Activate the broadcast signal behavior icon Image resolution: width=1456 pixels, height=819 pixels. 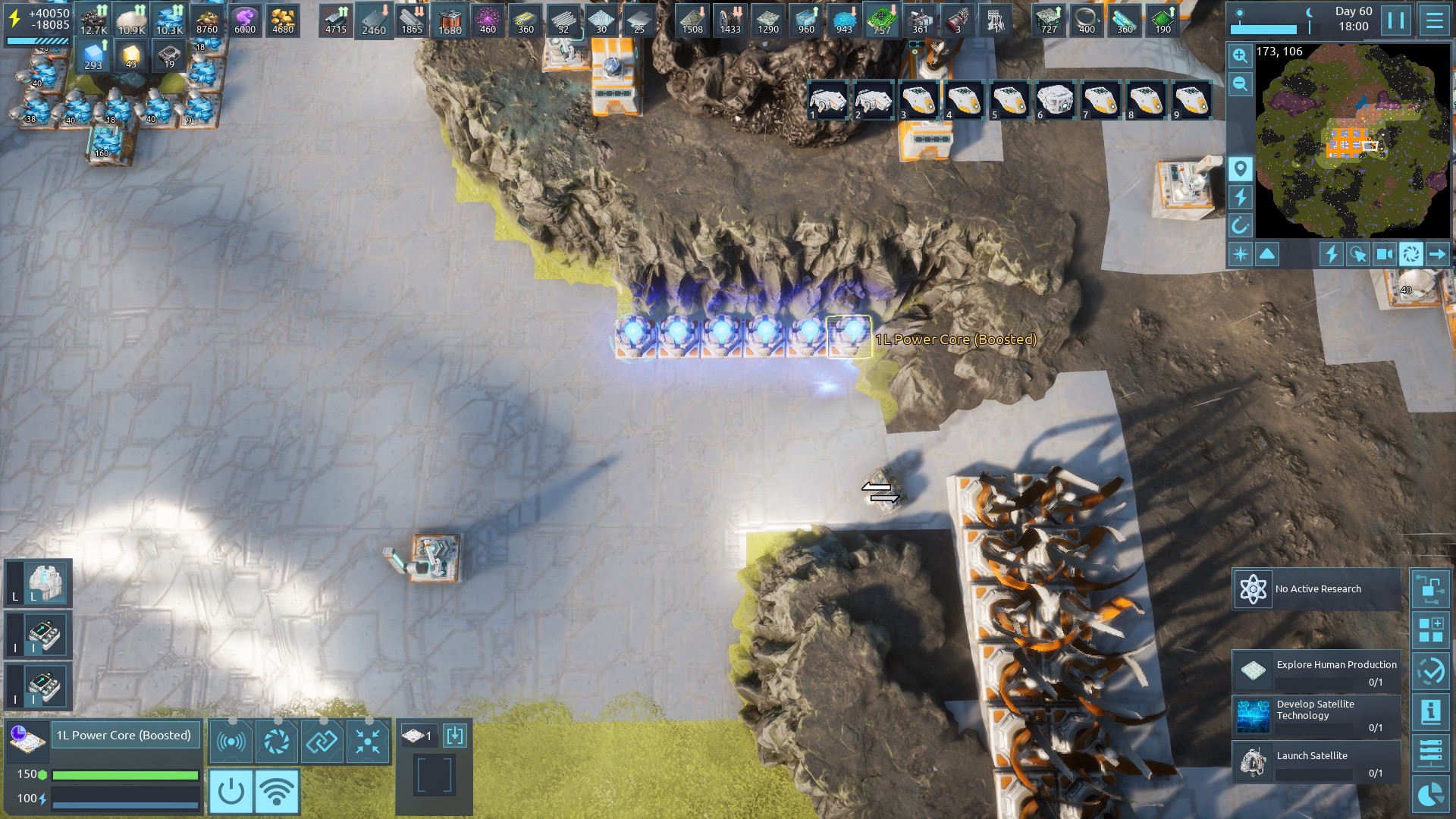click(231, 741)
